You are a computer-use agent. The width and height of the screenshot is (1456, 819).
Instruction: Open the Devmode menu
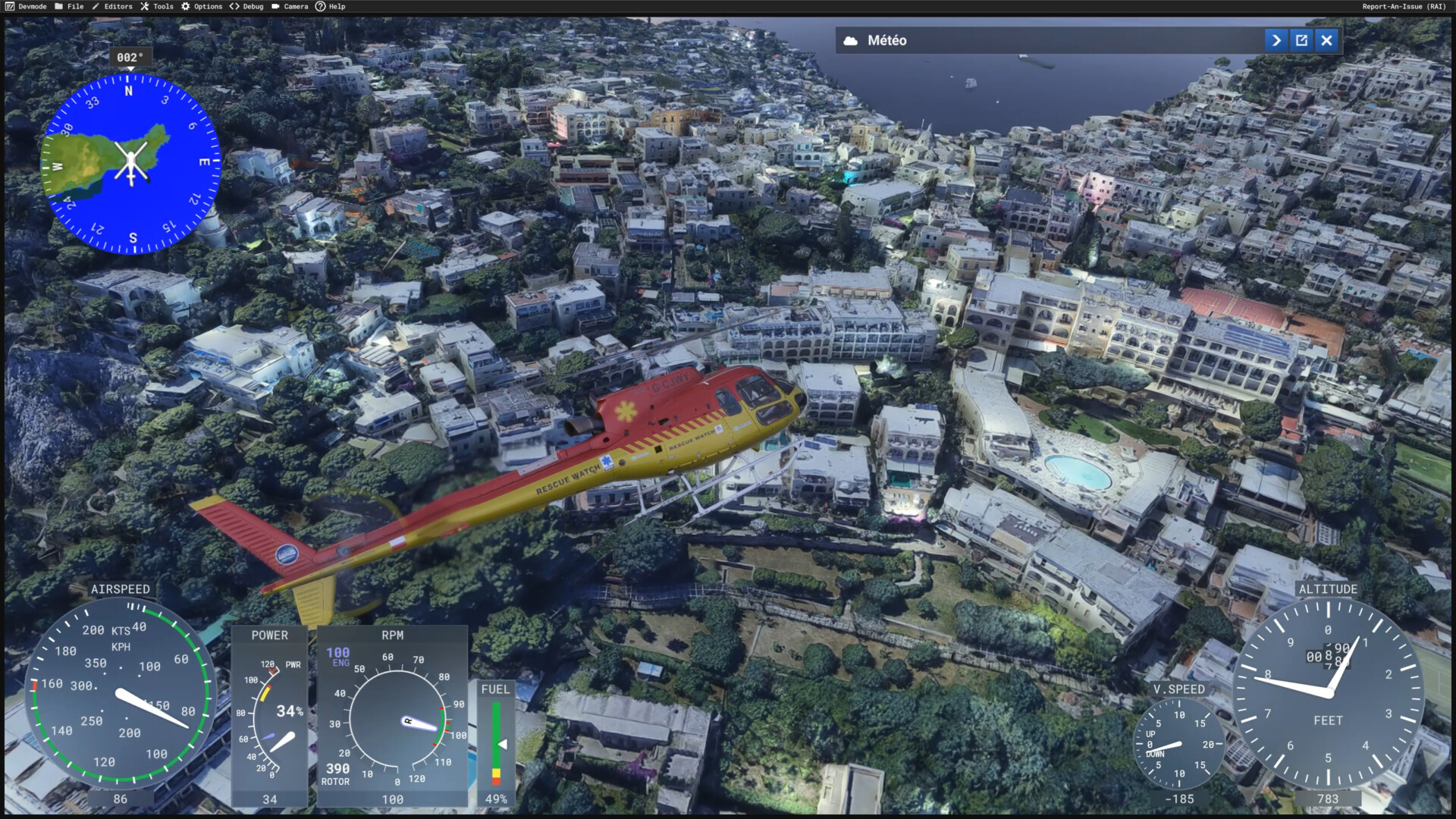pos(26,6)
